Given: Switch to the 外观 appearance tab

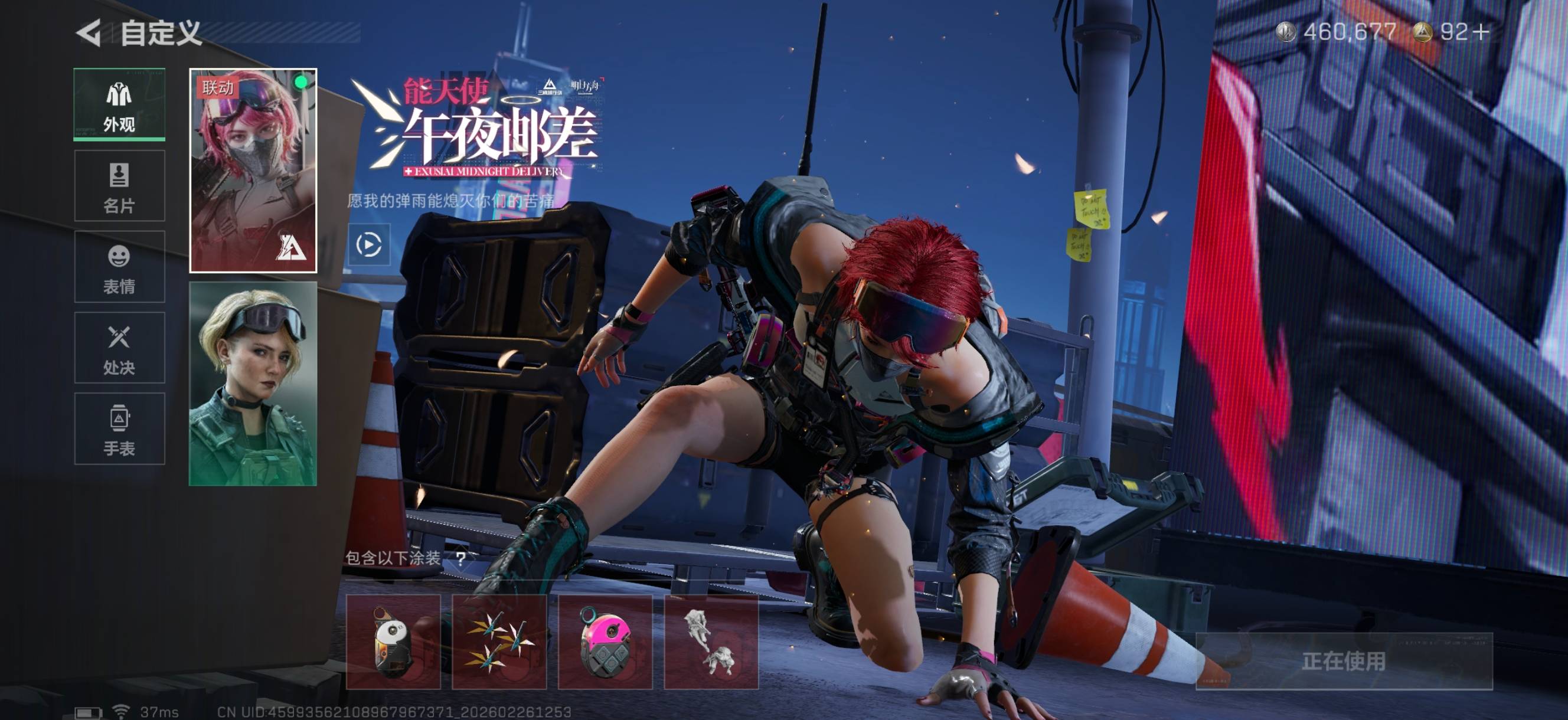Looking at the screenshot, I should tap(119, 104).
